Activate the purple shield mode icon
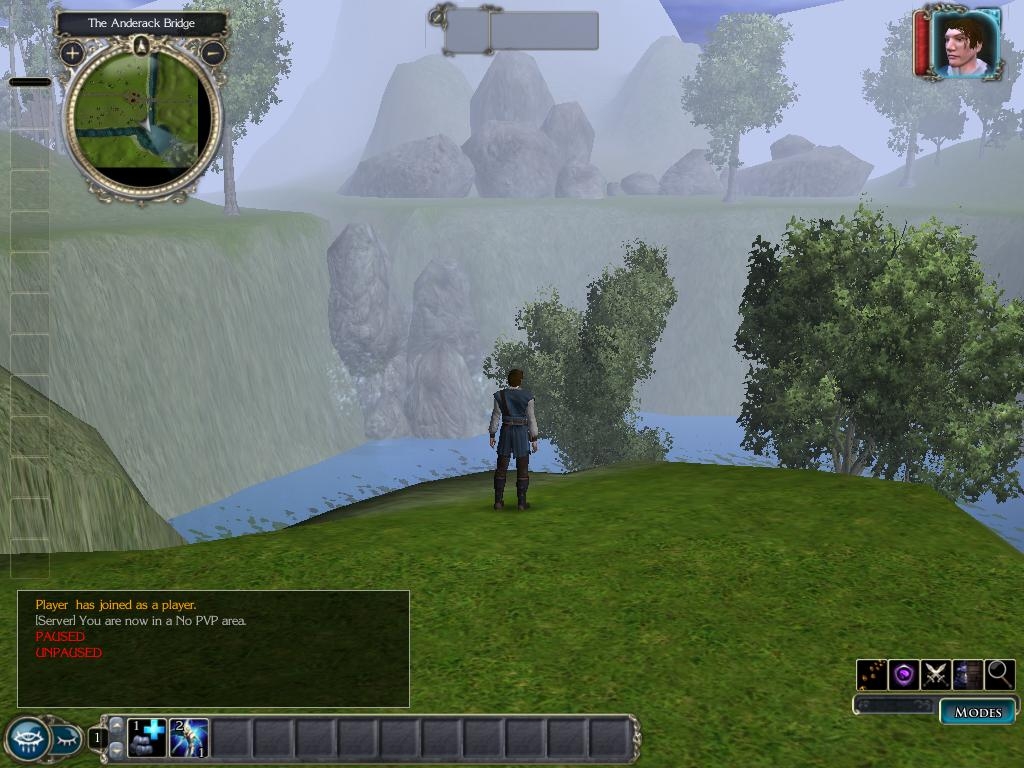Viewport: 1024px width, 768px height. pyautogui.click(x=904, y=675)
